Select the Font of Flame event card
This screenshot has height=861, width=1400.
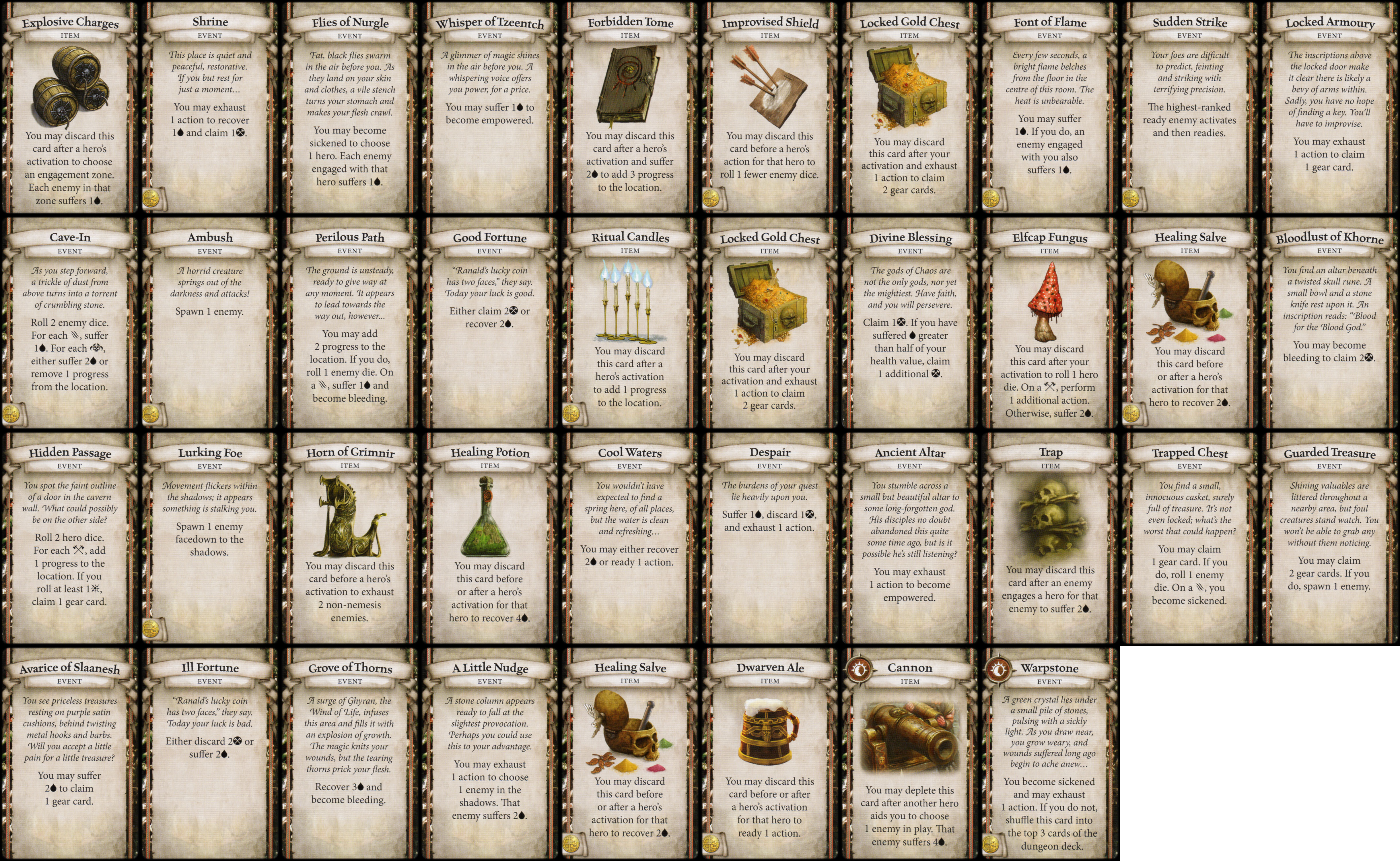tap(1050, 108)
